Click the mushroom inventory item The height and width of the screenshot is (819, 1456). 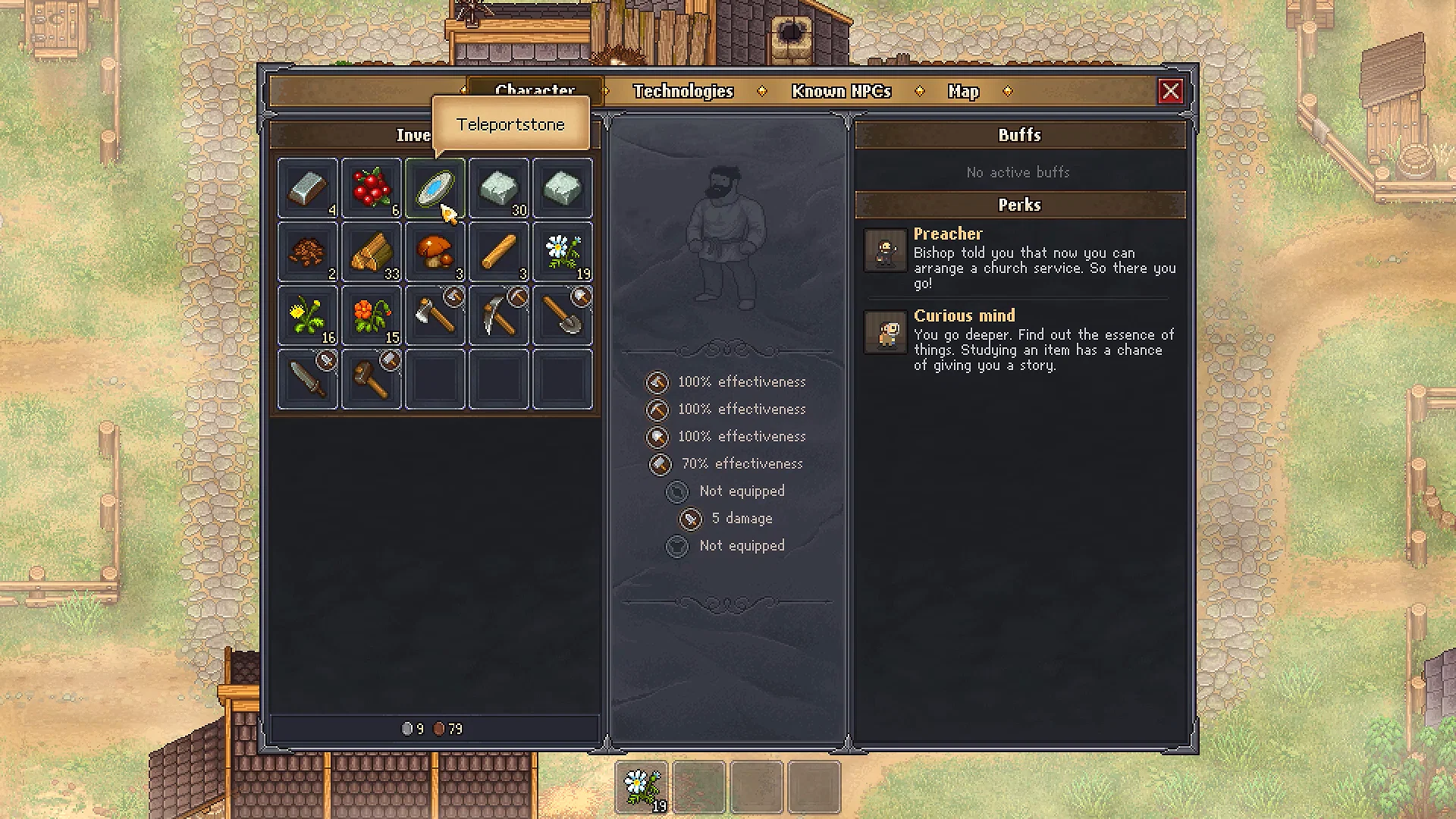(x=435, y=252)
